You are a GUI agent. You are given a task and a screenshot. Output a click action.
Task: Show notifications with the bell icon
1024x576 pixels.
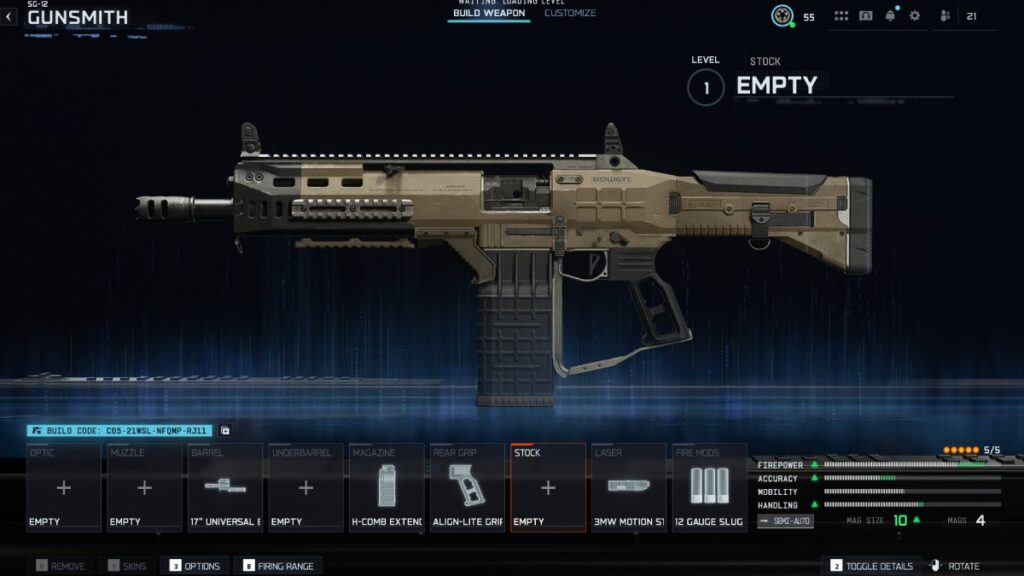pyautogui.click(x=889, y=16)
